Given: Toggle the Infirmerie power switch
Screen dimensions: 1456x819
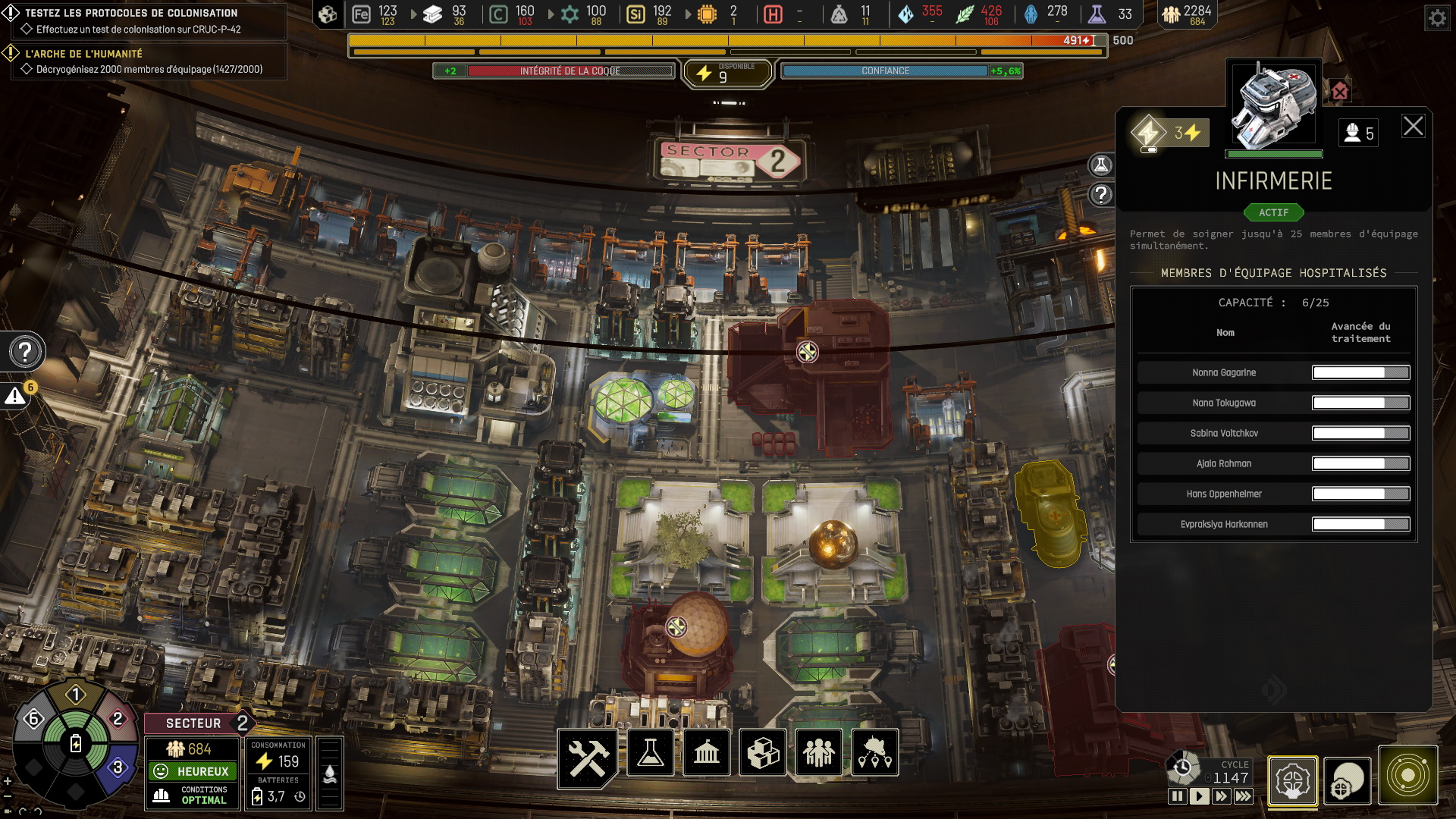Looking at the screenshot, I should click(1149, 135).
